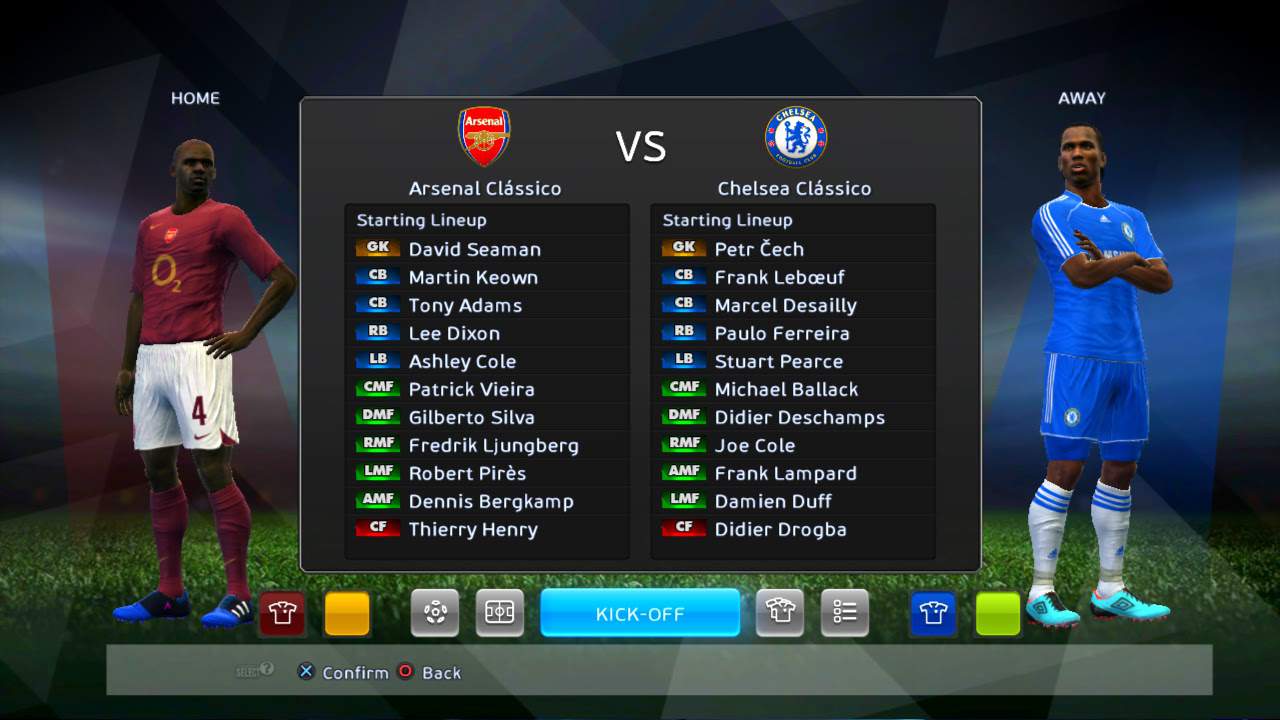Select David Seaman in Arsenal lineup
1280x720 pixels.
pos(474,249)
